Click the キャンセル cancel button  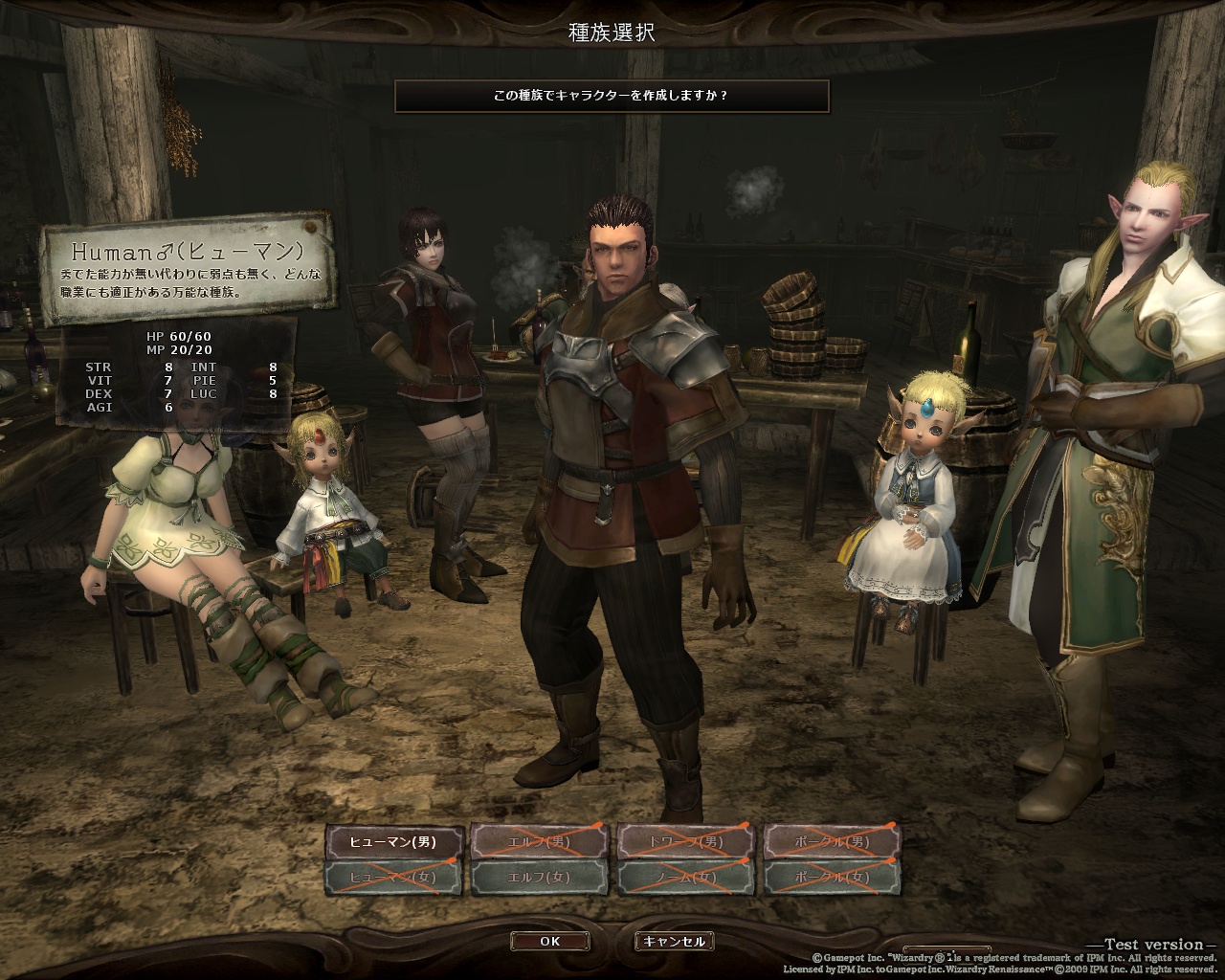coord(675,941)
